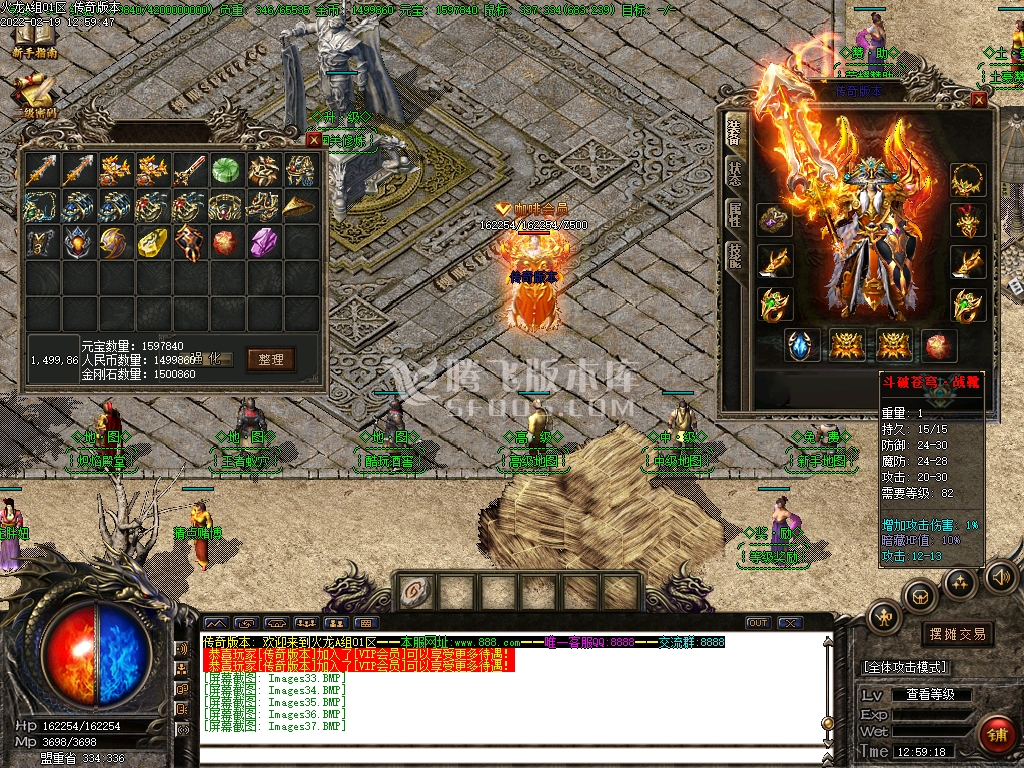
Task: Click the blue crystal equipment slot
Action: (802, 346)
